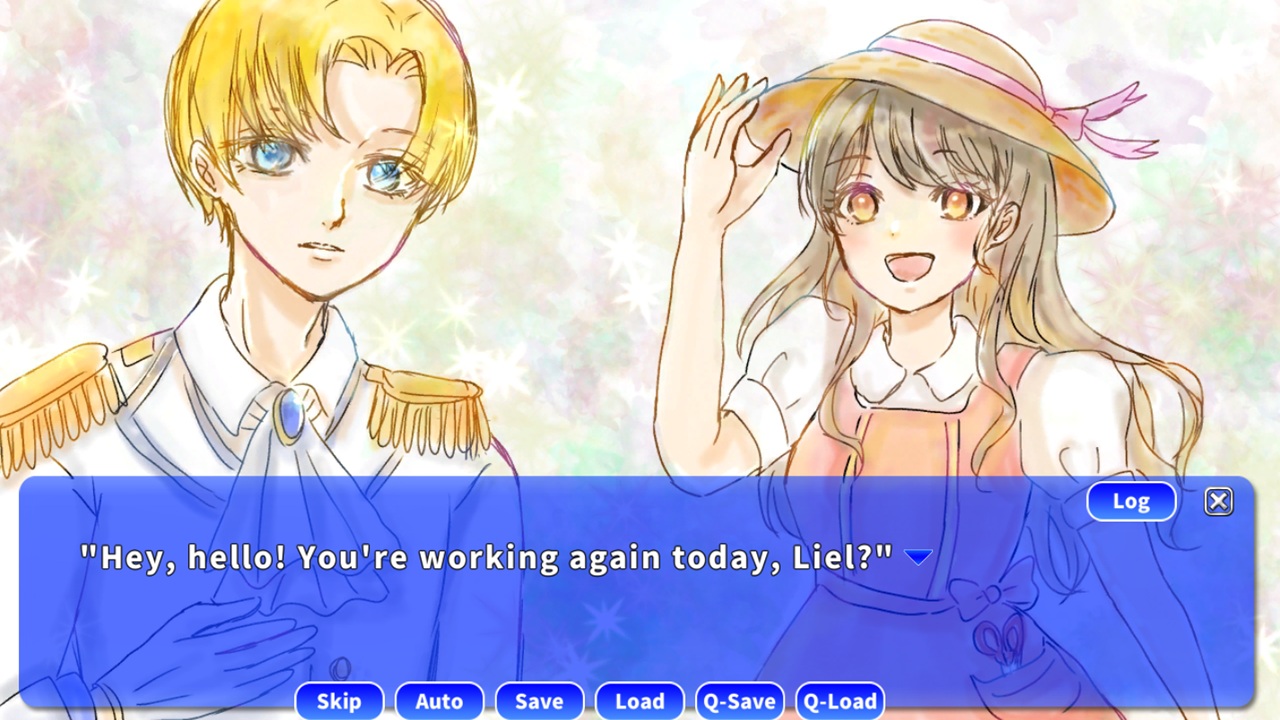This screenshot has height=720, width=1280.
Task: Click the blue advance triangle to continue
Action: (x=918, y=557)
